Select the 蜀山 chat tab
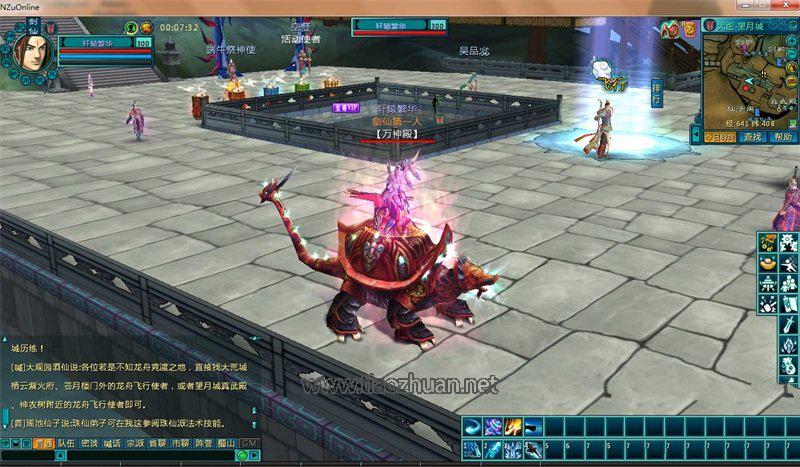Image resolution: width=800 pixels, height=467 pixels. point(226,442)
